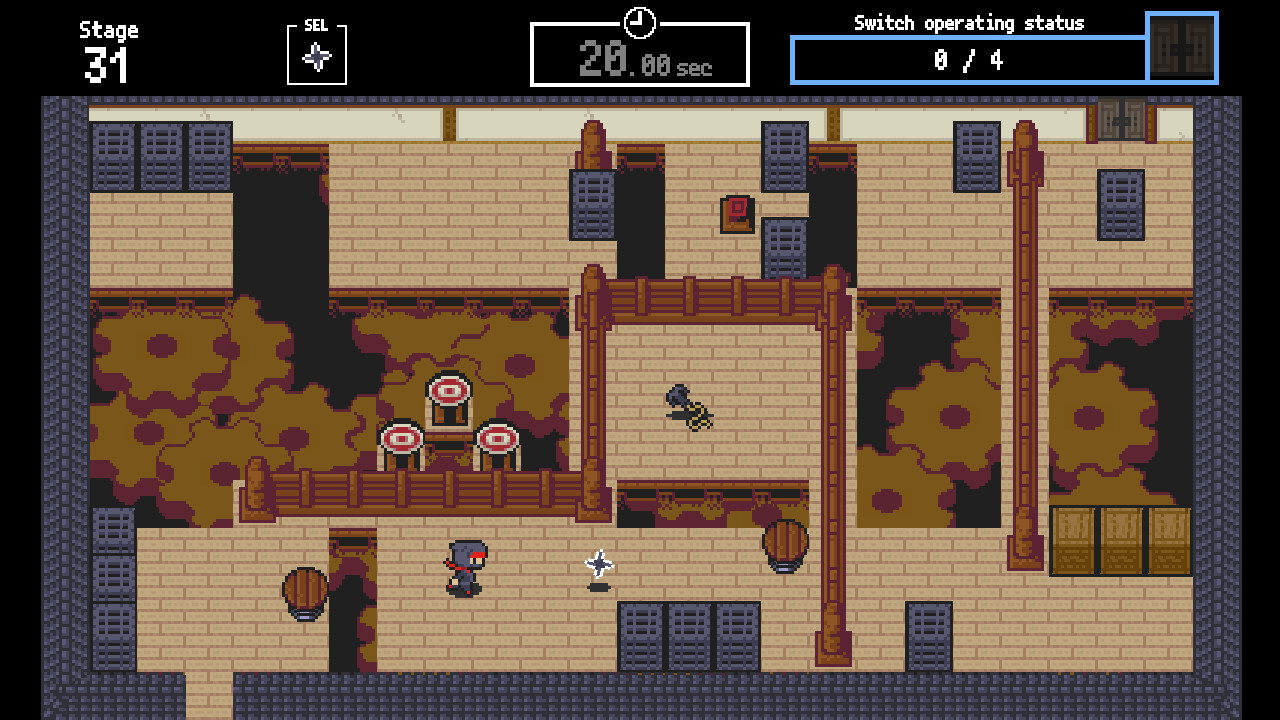
Task: Click the round table with red trim
Action: [449, 390]
